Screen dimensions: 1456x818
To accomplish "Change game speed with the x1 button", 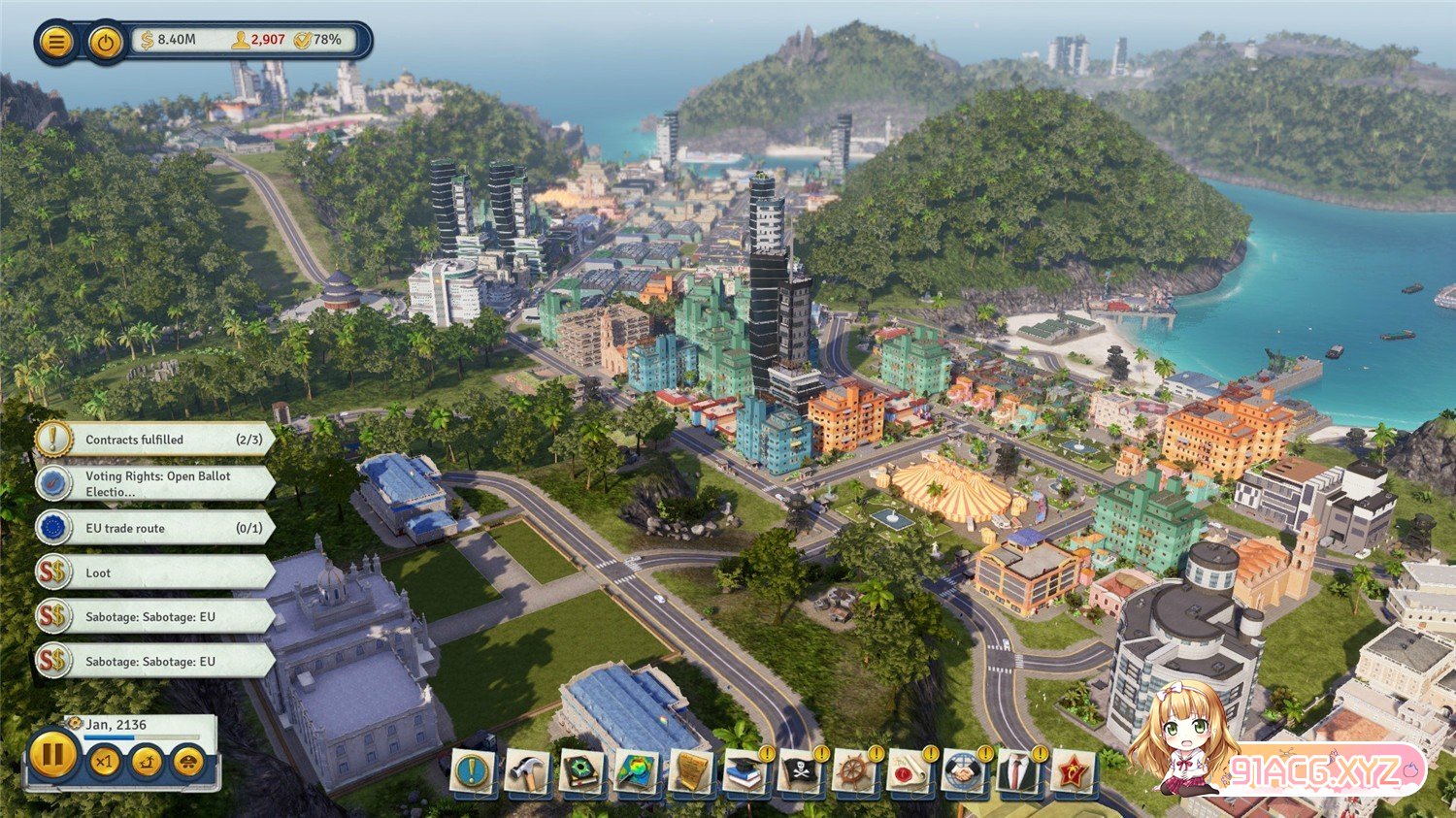I will point(104,762).
